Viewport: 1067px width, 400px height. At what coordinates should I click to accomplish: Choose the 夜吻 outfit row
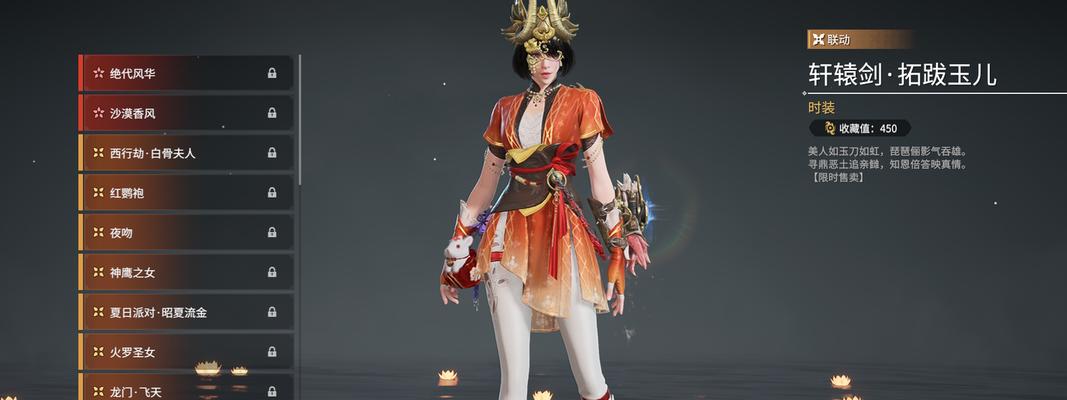pyautogui.click(x=186, y=232)
